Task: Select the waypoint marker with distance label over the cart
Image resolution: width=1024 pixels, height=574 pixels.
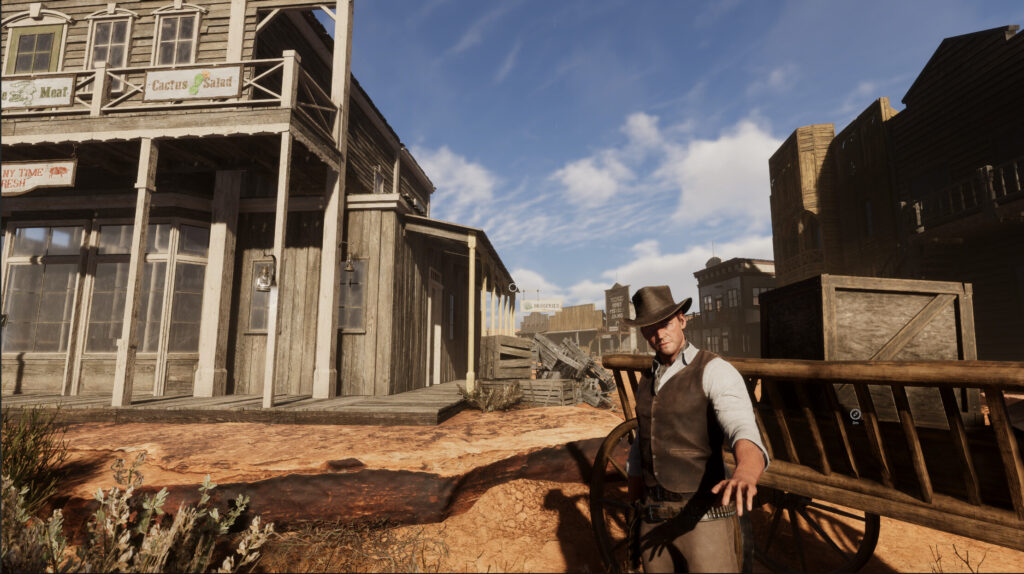Action: [x=855, y=414]
